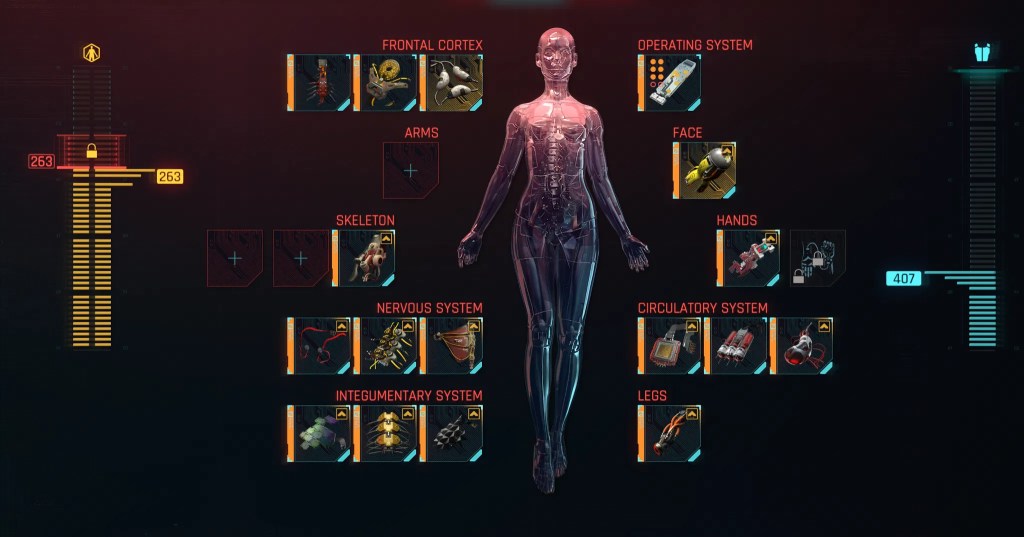Choose the brown fan-shaped Nervous System implant
Screen dimensions: 1024x537
pyautogui.click(x=452, y=346)
